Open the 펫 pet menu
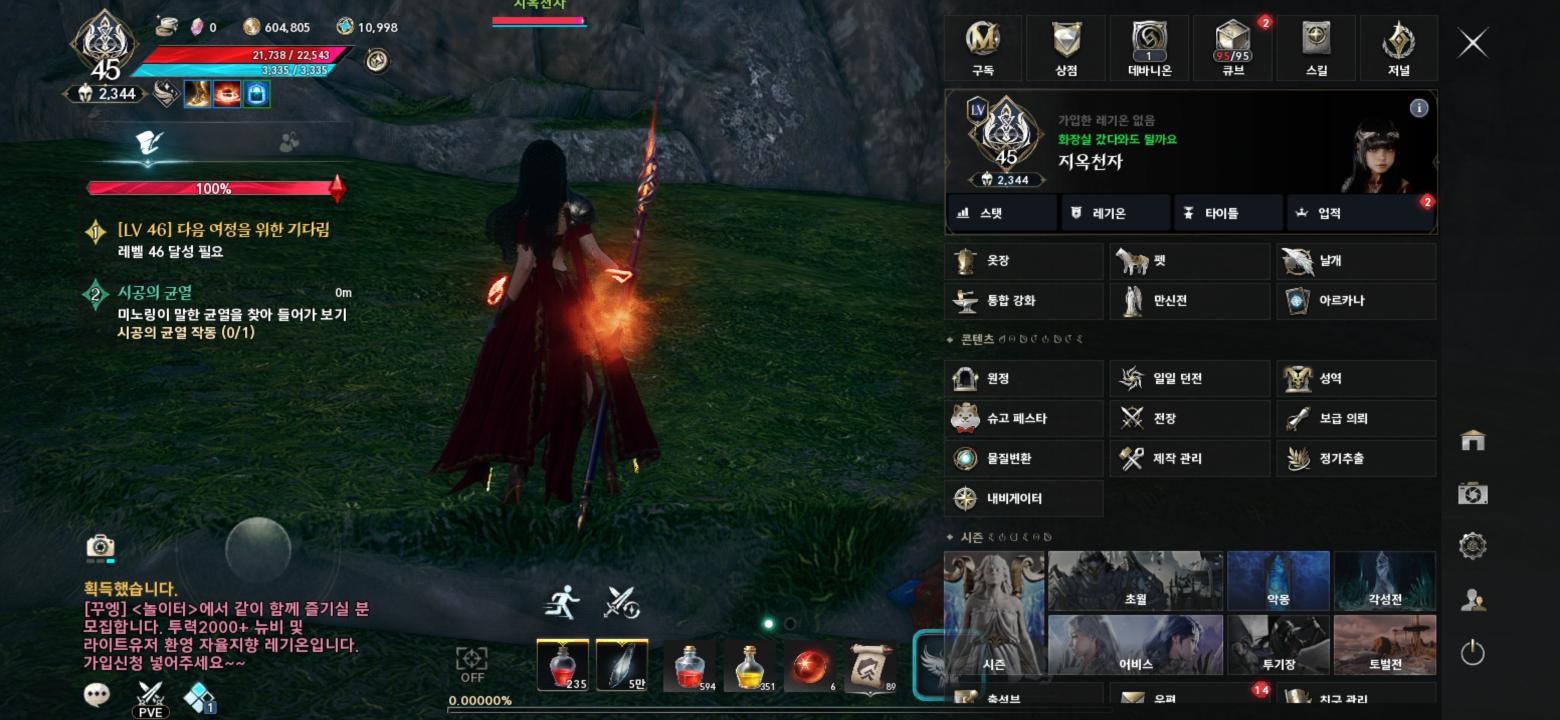This screenshot has height=720, width=1560. 1189,261
